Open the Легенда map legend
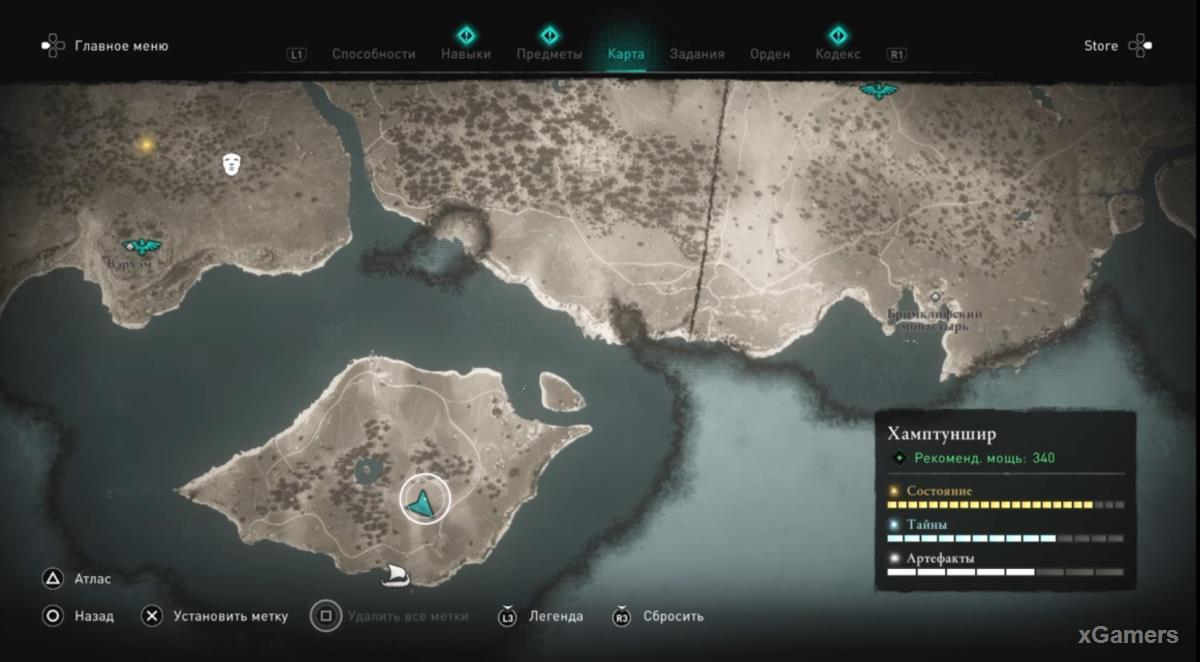The width and height of the screenshot is (1200, 662). point(556,616)
